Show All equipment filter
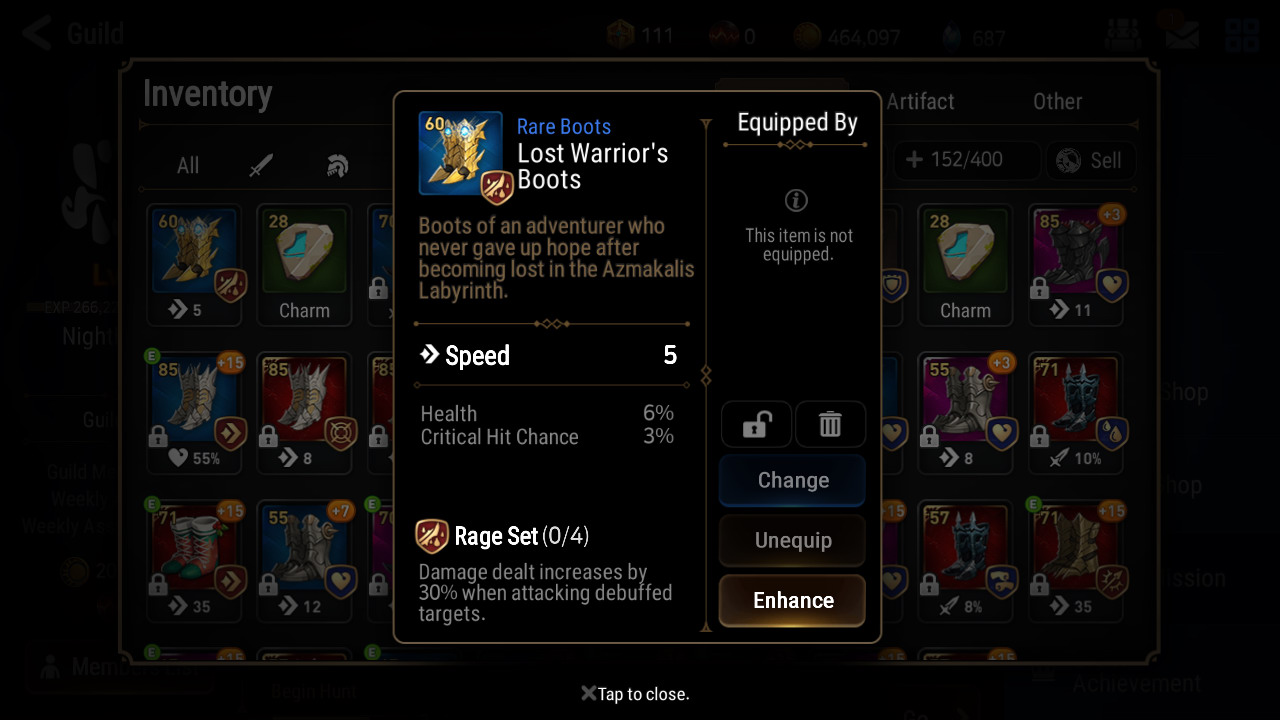The height and width of the screenshot is (720, 1280). (x=188, y=166)
